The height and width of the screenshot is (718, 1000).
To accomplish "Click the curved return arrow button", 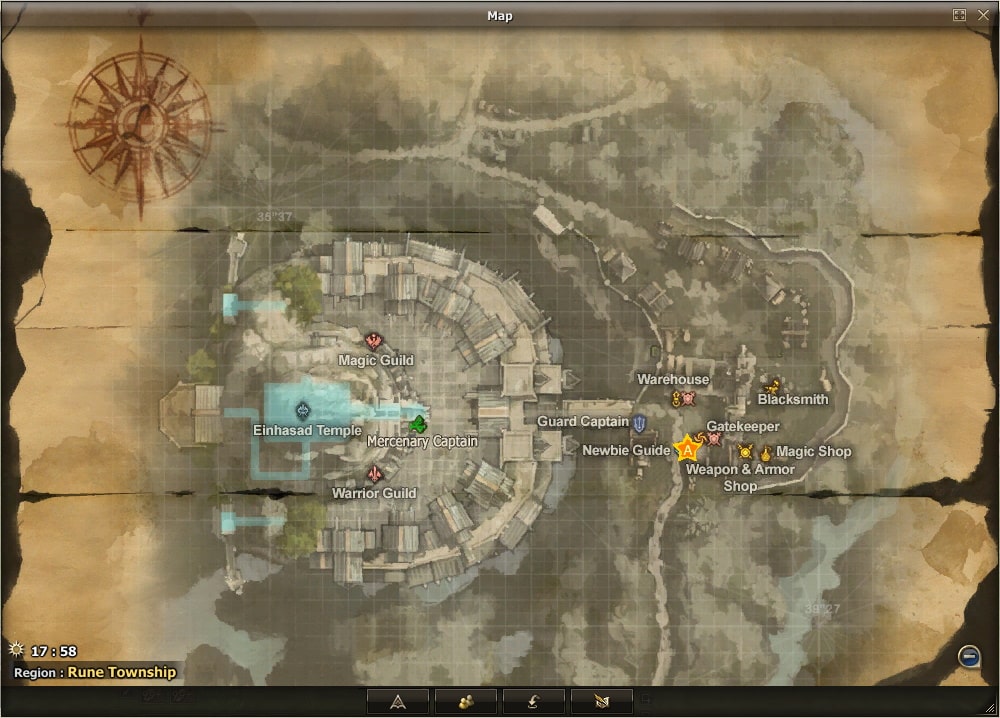I will coord(534,700).
